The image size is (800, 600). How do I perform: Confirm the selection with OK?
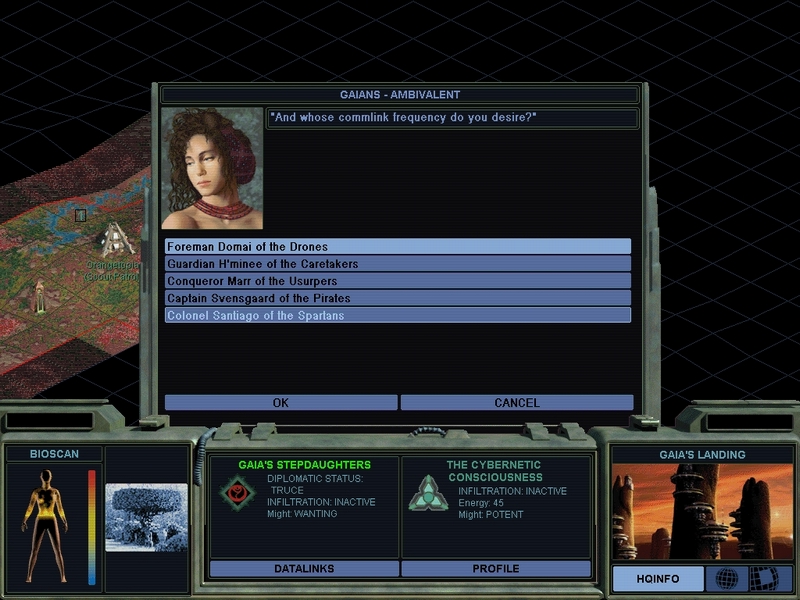pos(281,403)
